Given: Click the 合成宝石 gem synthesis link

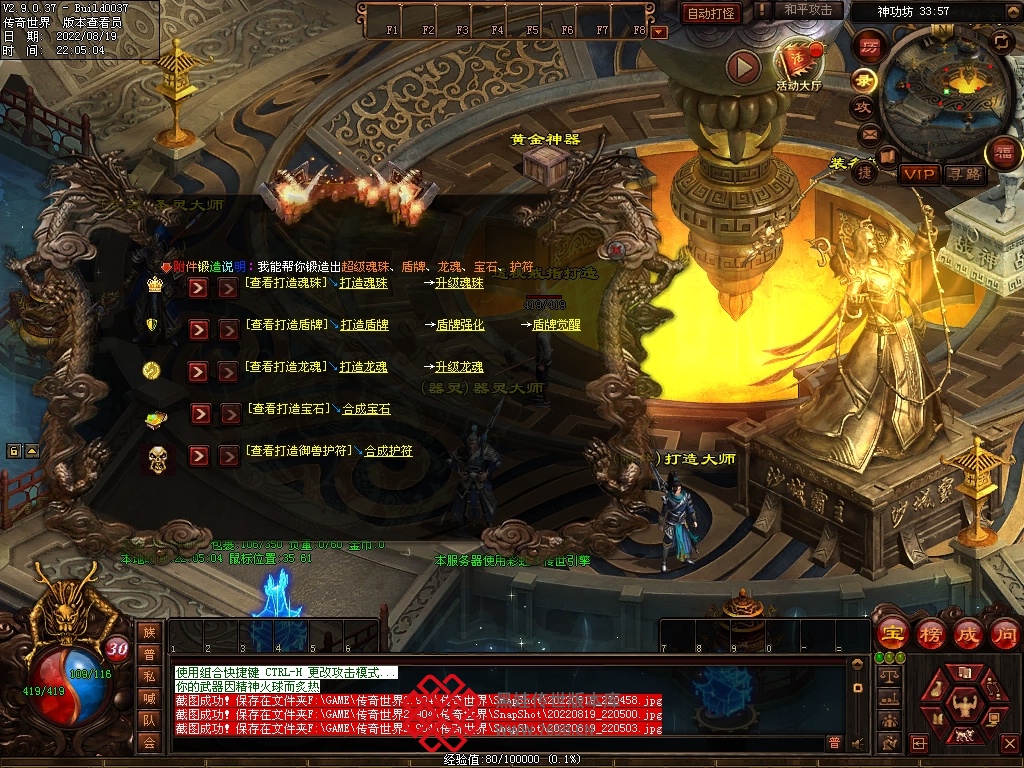Looking at the screenshot, I should click(367, 410).
